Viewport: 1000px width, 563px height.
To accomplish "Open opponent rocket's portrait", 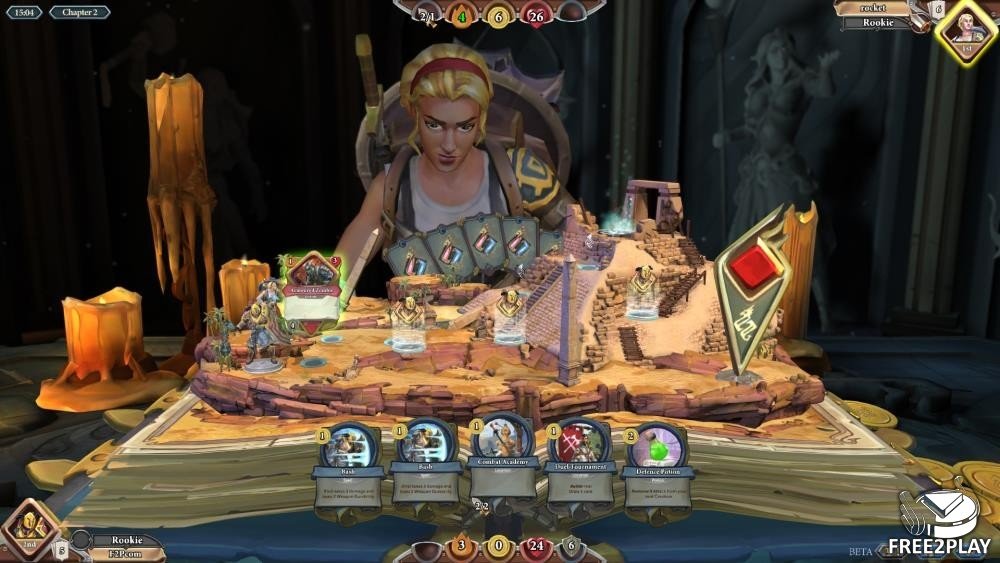I will point(966,32).
